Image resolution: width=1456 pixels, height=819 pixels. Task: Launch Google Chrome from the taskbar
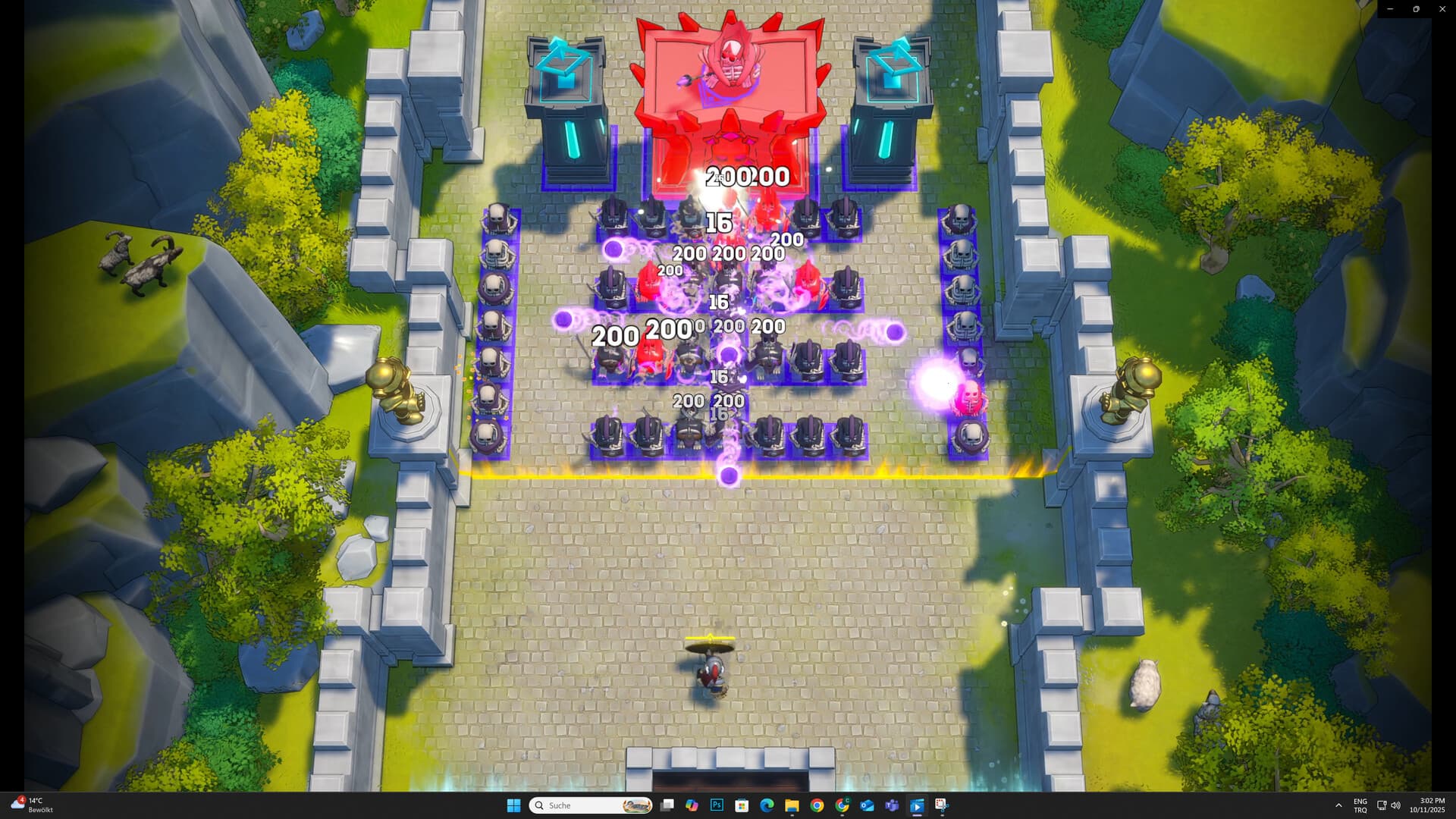click(x=816, y=805)
